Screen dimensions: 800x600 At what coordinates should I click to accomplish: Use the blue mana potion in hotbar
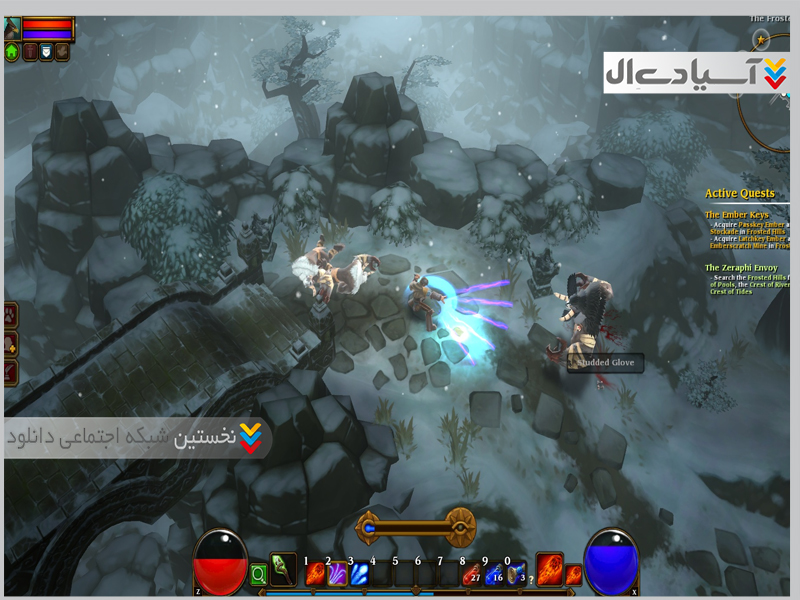pyautogui.click(x=493, y=574)
